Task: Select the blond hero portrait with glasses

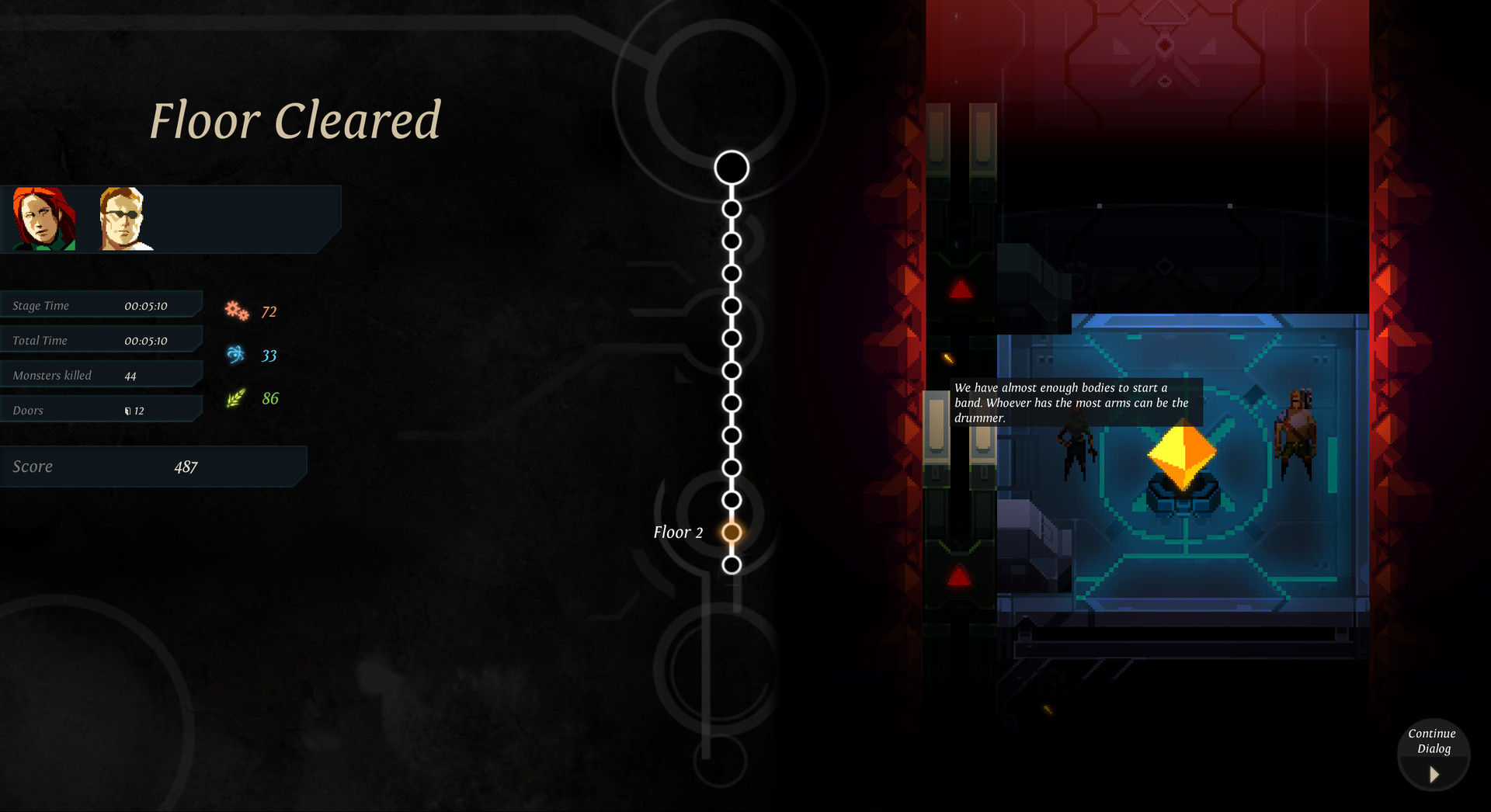Action: click(x=127, y=219)
